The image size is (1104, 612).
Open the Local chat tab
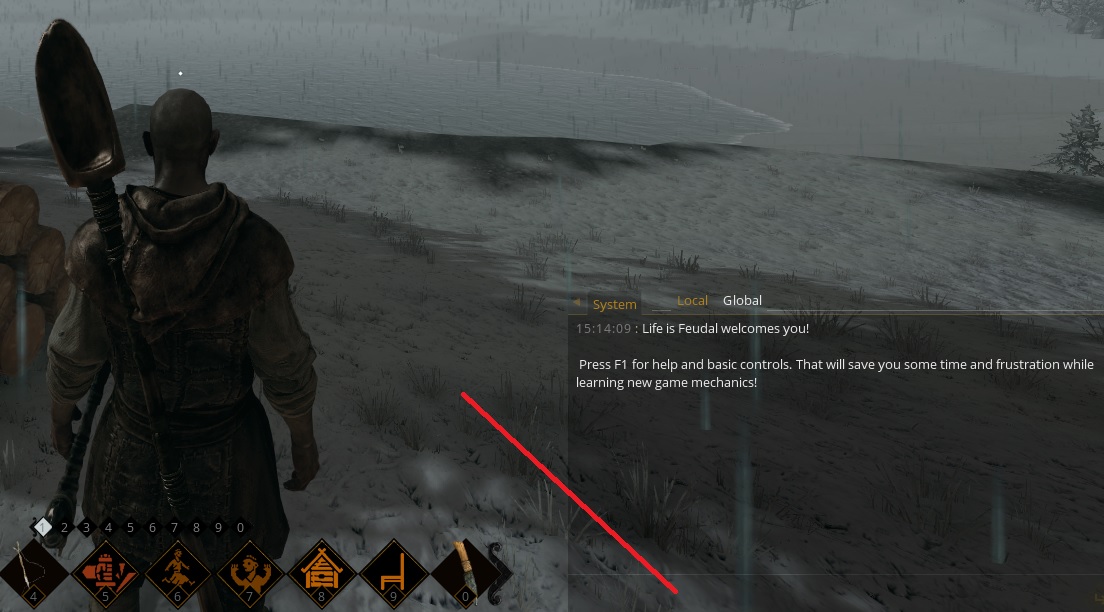click(x=692, y=301)
